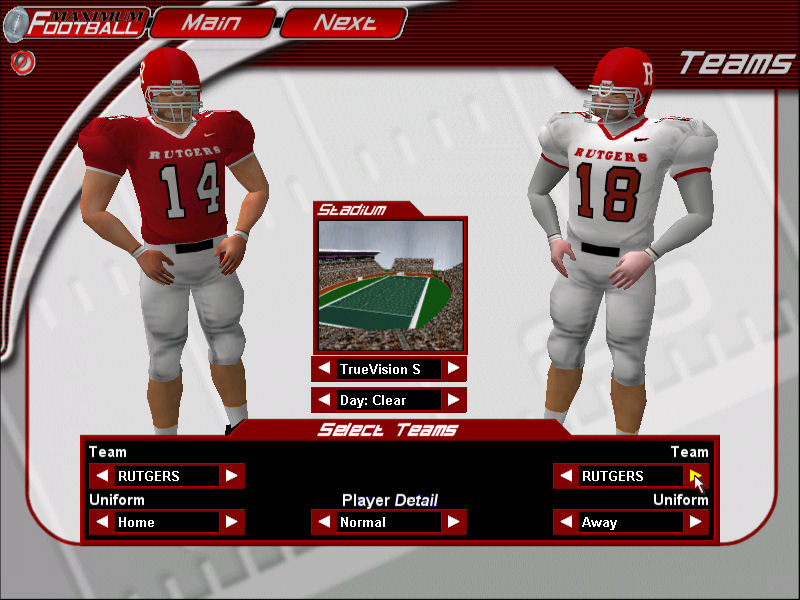
Task: Lower Player Detail from Normal
Action: tap(324, 522)
